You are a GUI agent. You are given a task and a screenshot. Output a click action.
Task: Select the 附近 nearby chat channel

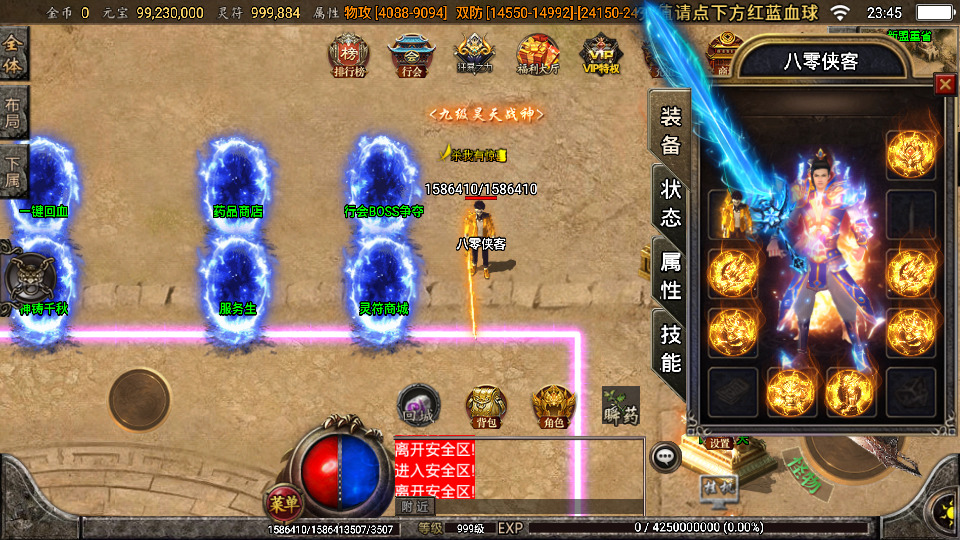click(x=413, y=507)
